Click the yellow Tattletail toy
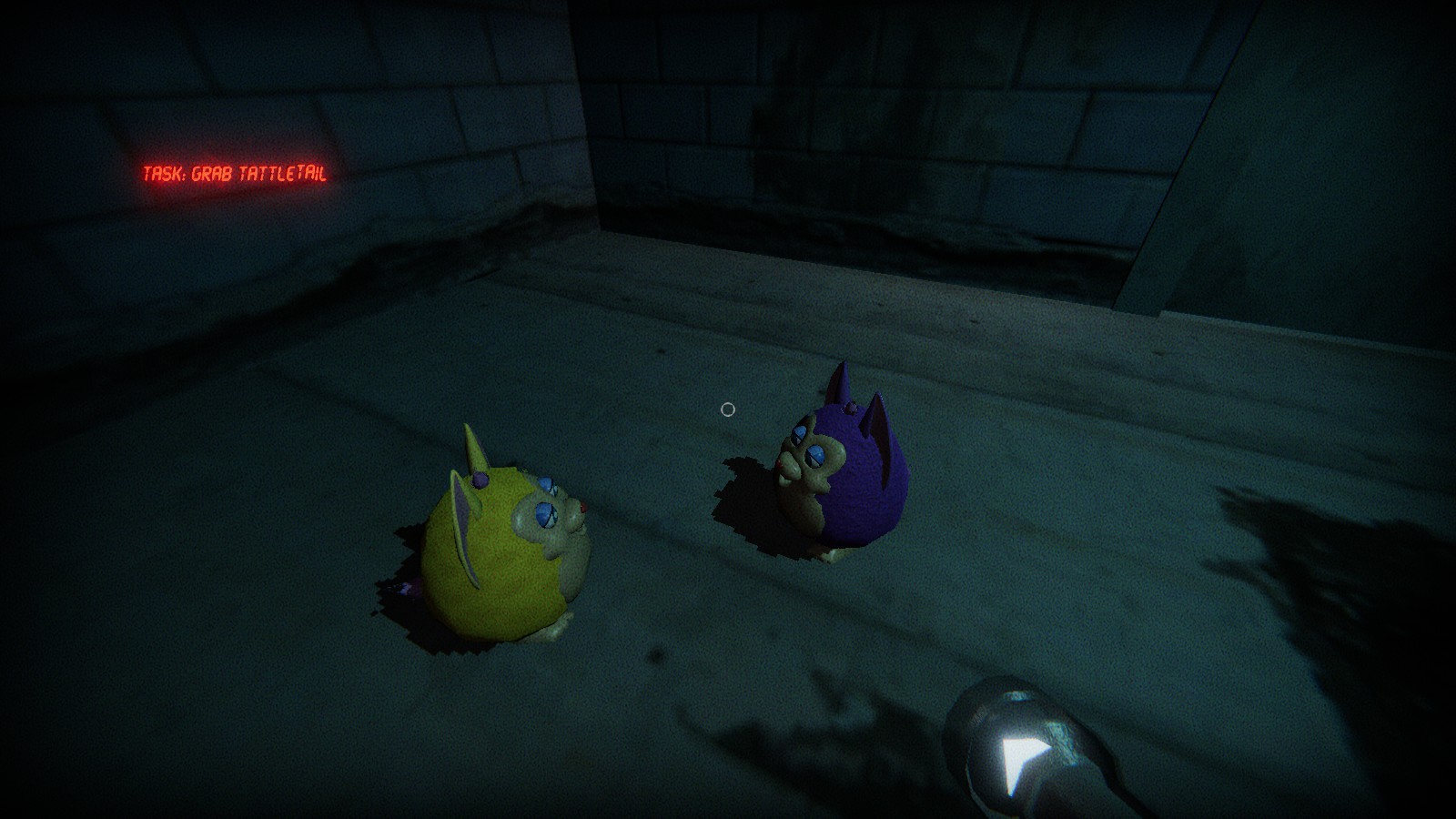Image resolution: width=1456 pixels, height=819 pixels. 496,546
